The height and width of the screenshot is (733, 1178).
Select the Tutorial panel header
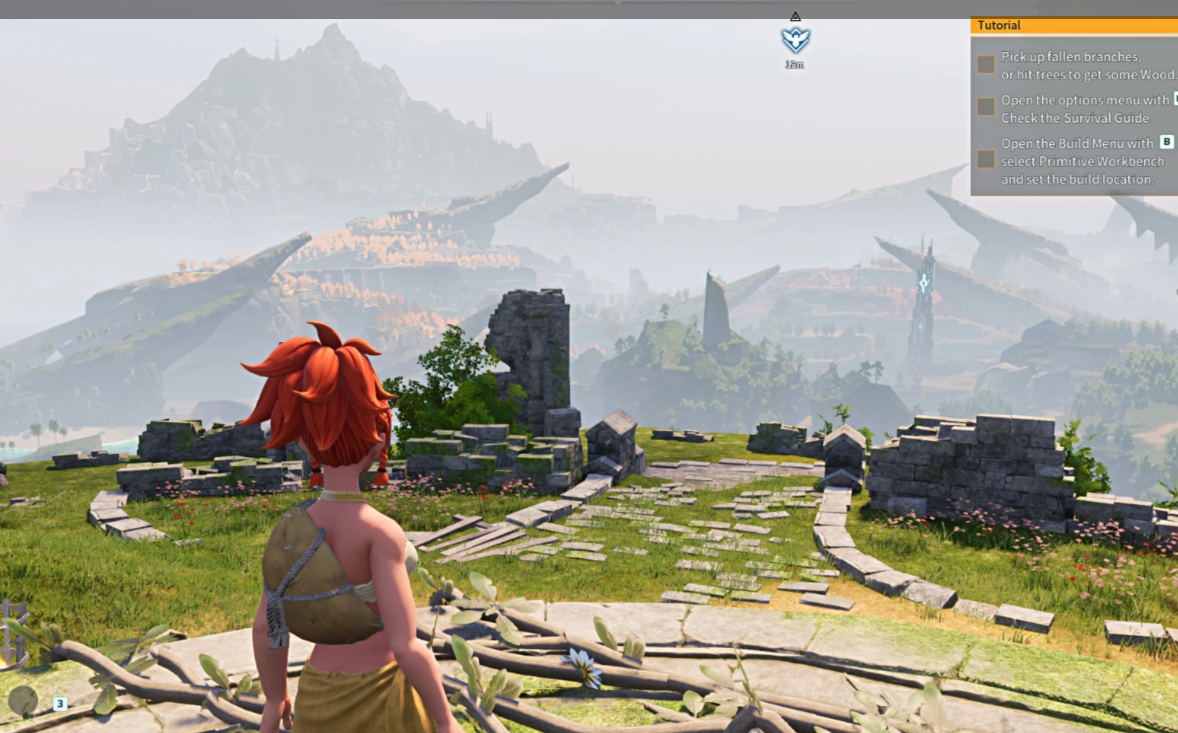point(1073,25)
